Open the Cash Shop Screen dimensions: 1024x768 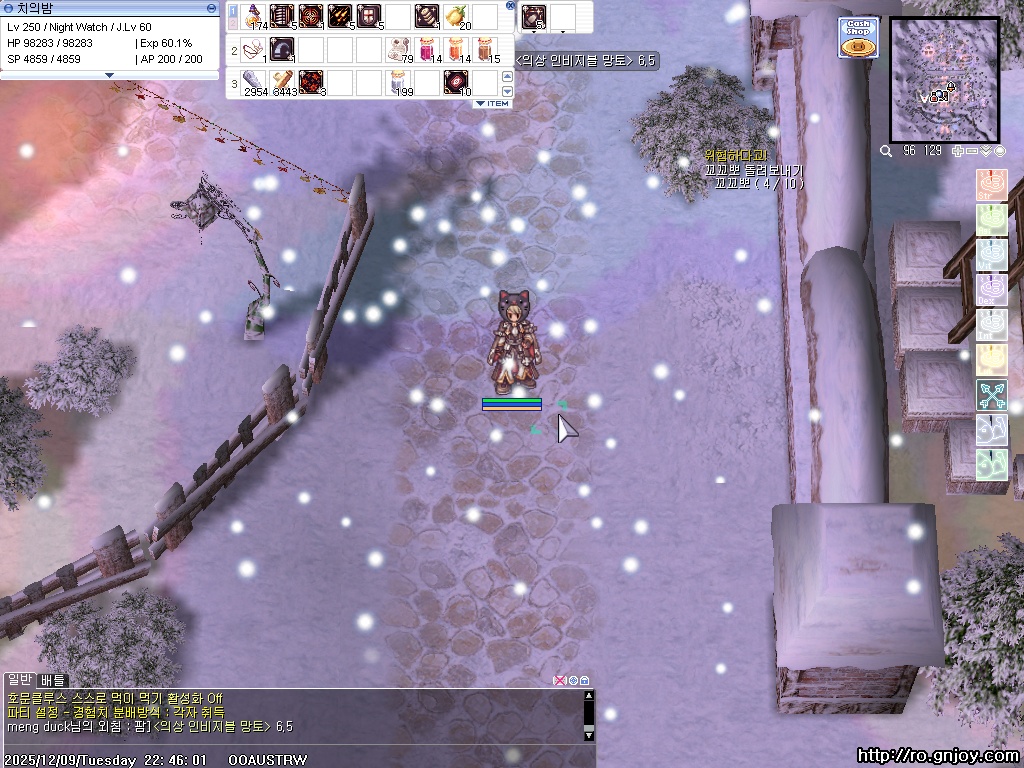tap(858, 38)
